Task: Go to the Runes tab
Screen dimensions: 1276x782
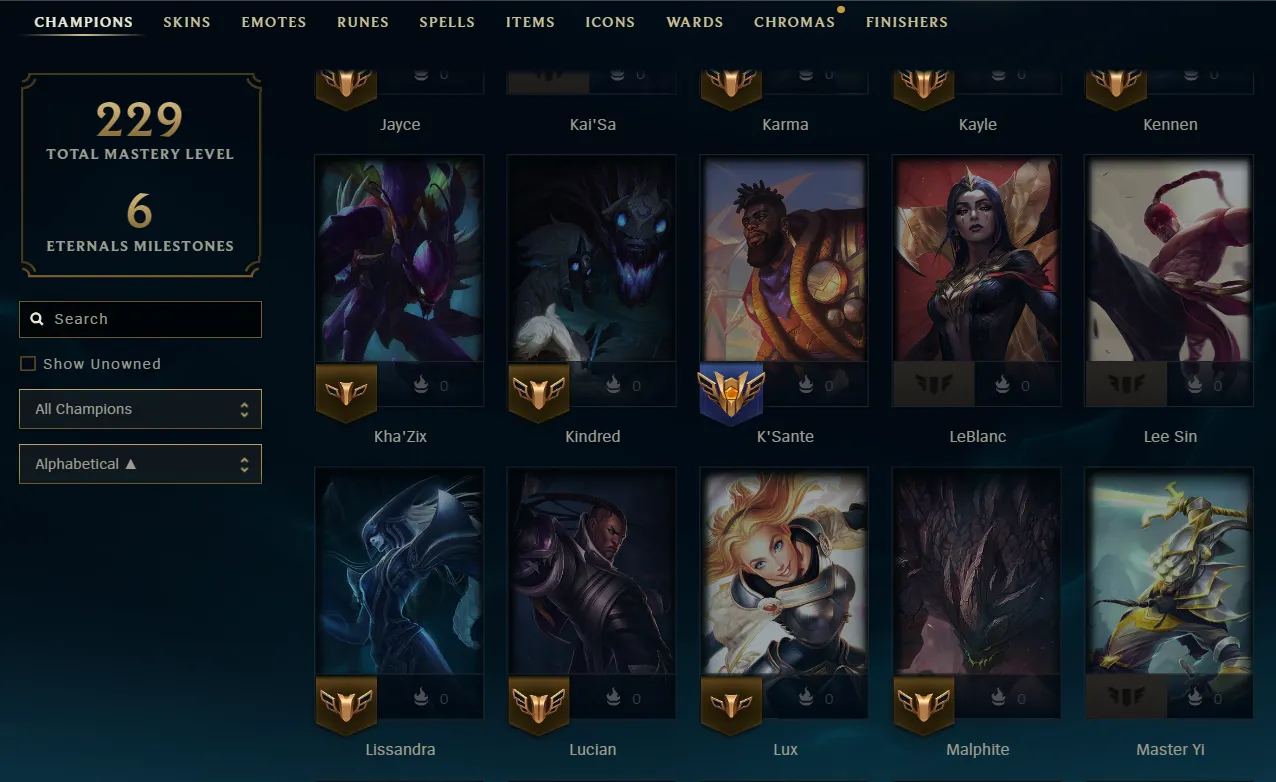Action: pyautogui.click(x=363, y=22)
